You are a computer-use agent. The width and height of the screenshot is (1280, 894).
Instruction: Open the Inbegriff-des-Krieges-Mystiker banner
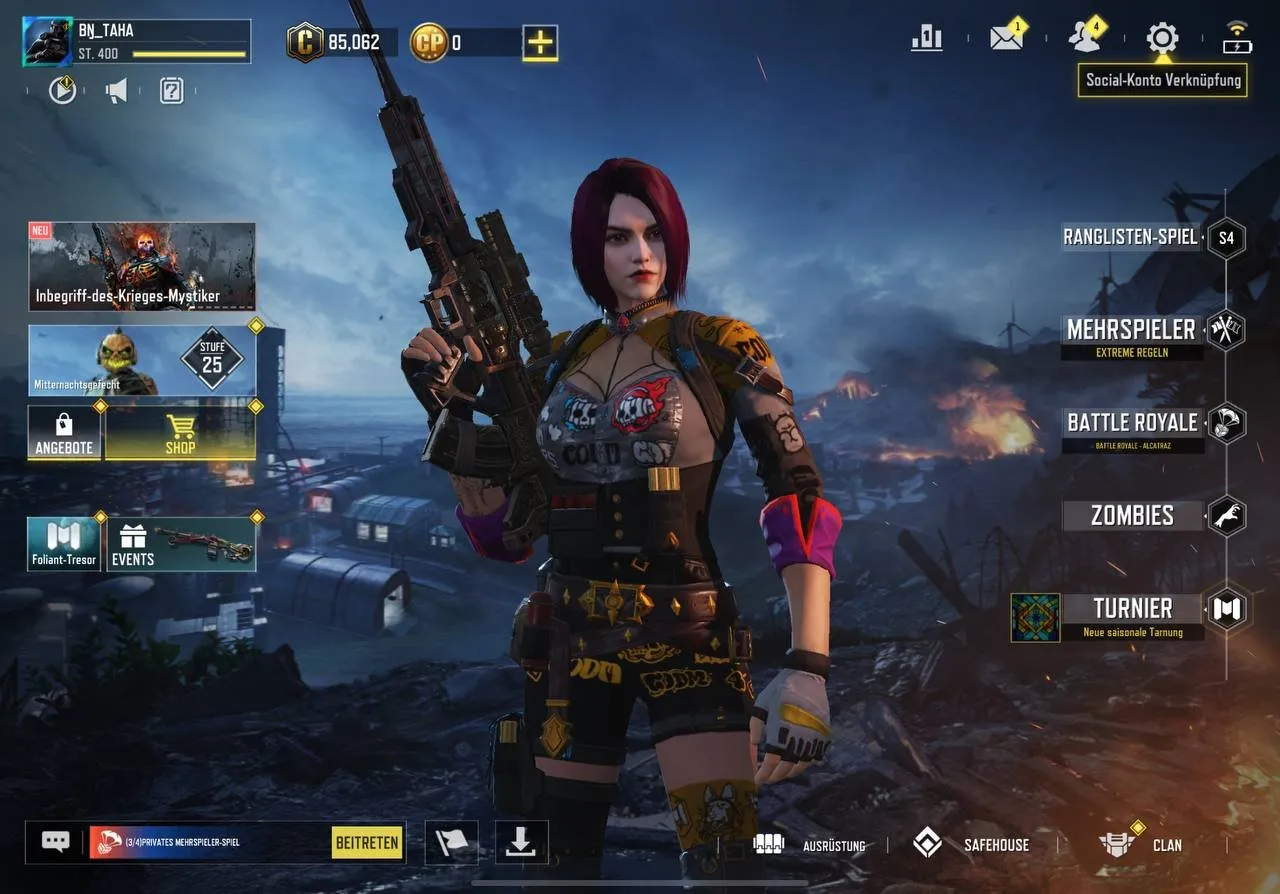pos(141,265)
